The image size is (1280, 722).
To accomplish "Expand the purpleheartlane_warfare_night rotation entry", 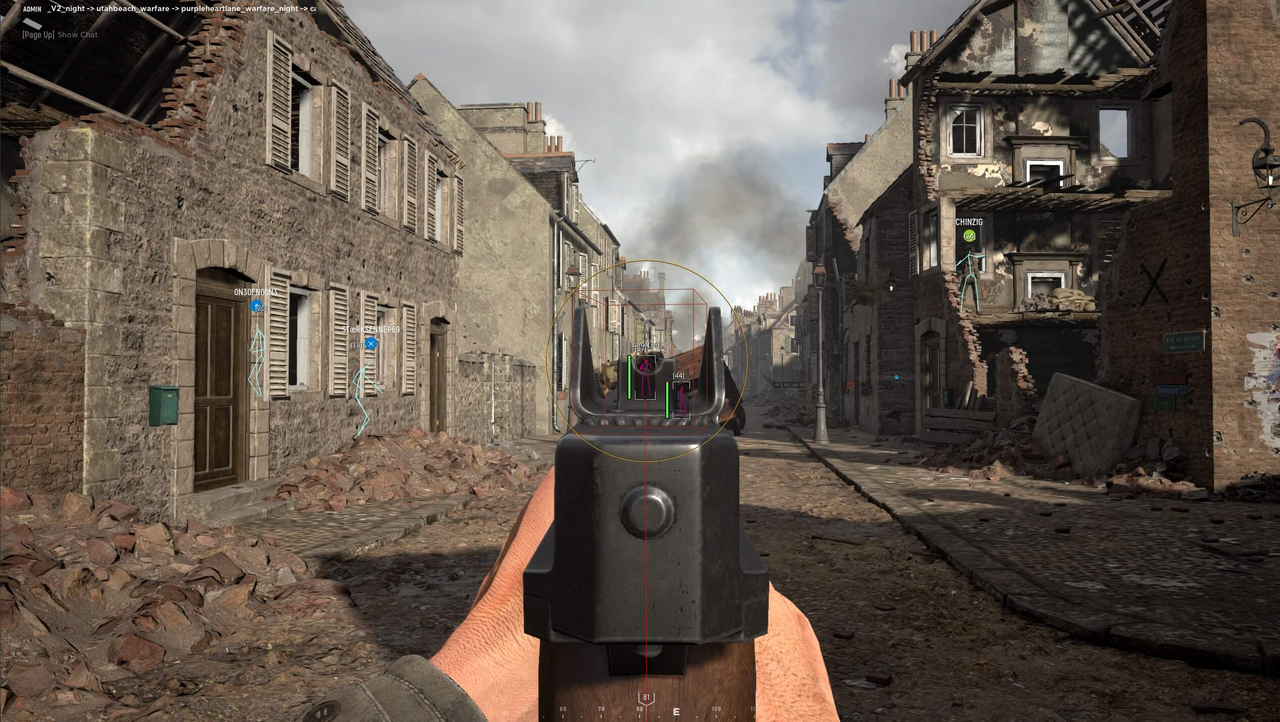I will pyautogui.click(x=239, y=9).
